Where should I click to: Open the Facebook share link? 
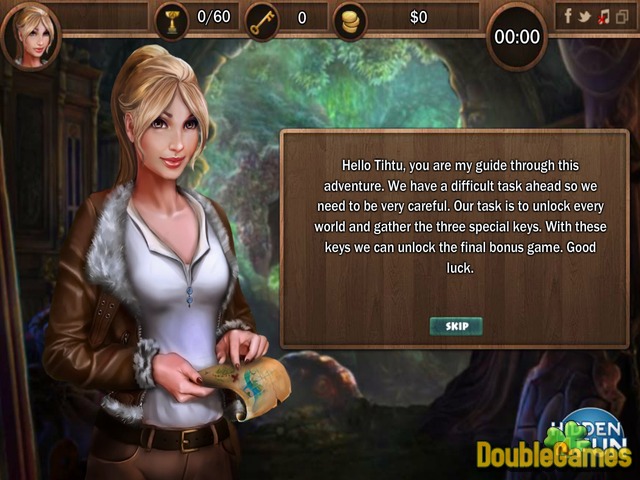(568, 16)
